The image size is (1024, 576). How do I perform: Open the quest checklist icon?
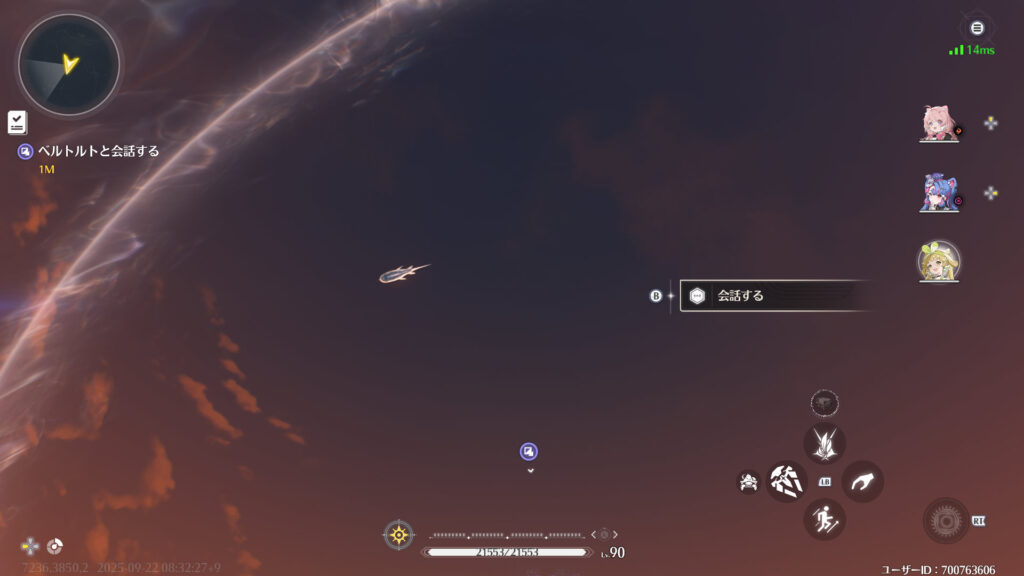point(17,122)
